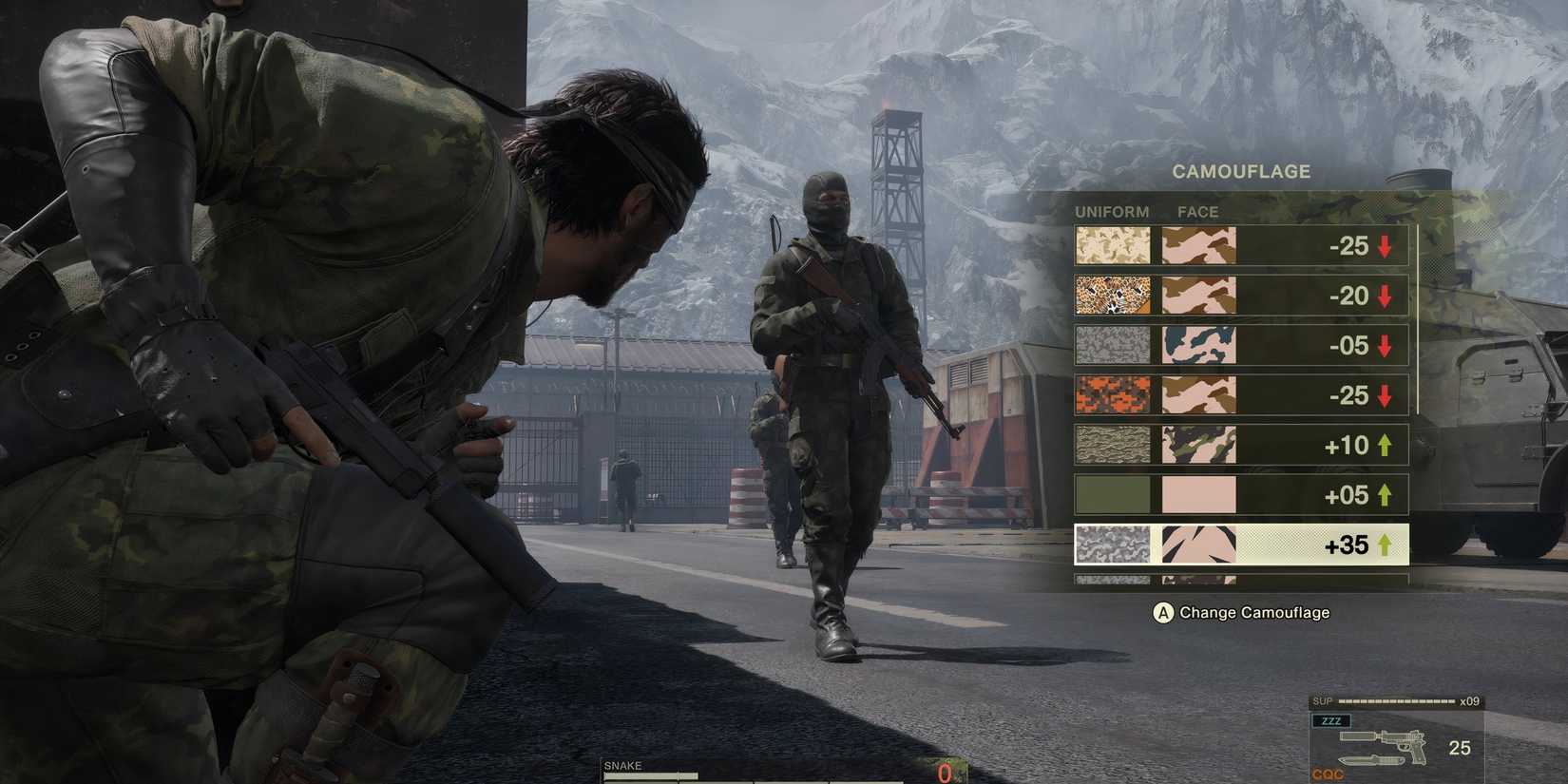
Task: Choose the highlighted +35 snow camouflage
Action: [1240, 545]
